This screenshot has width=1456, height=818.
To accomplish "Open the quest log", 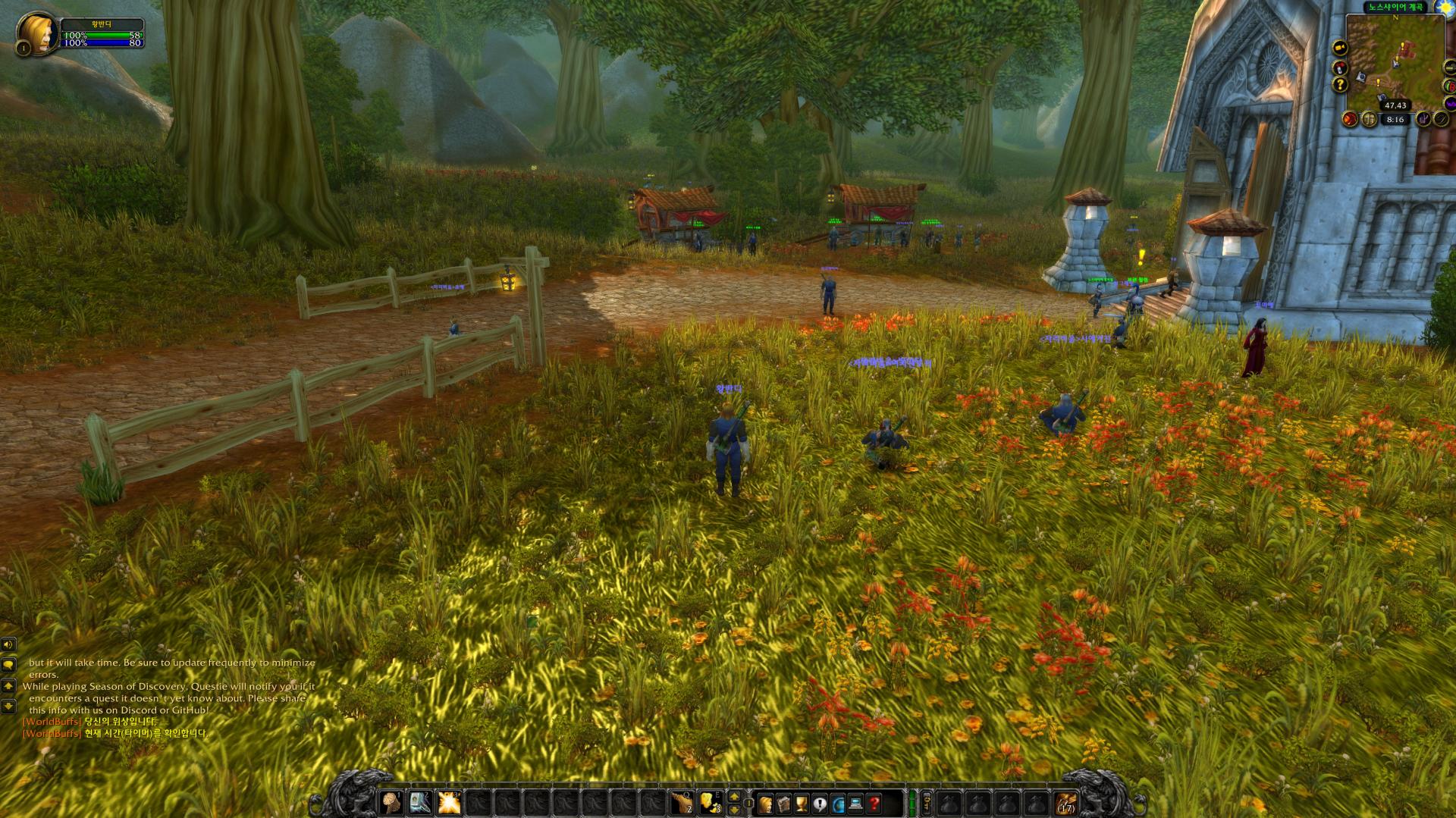I will pyautogui.click(x=821, y=804).
